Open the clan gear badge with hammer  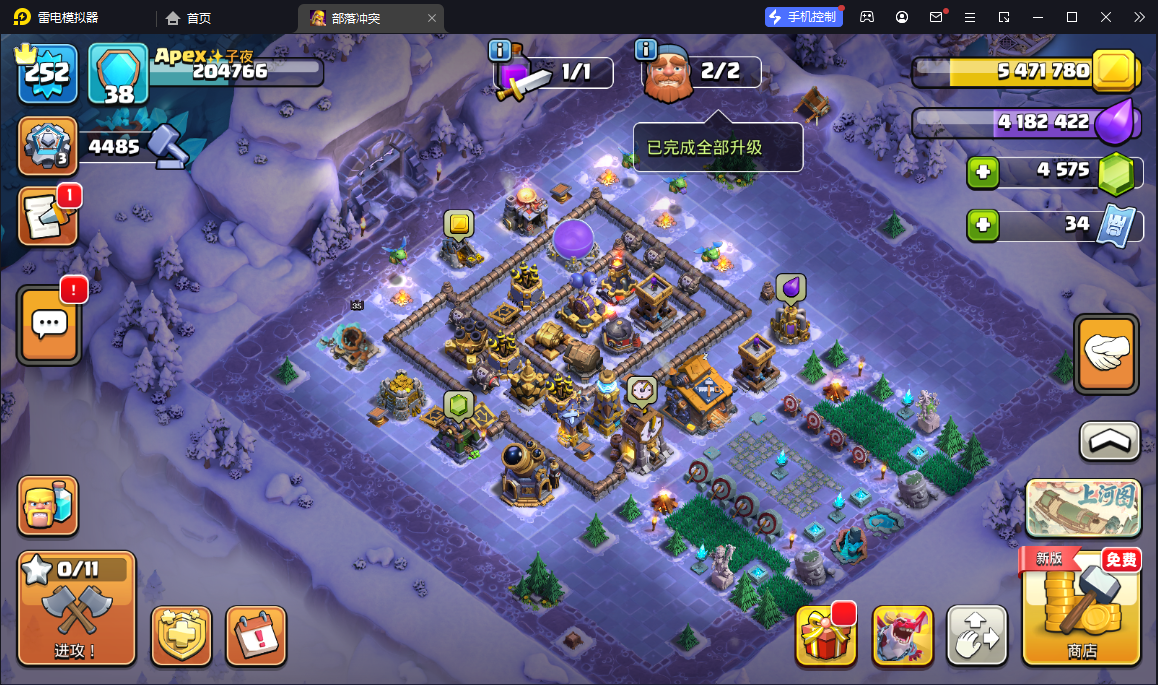point(47,146)
